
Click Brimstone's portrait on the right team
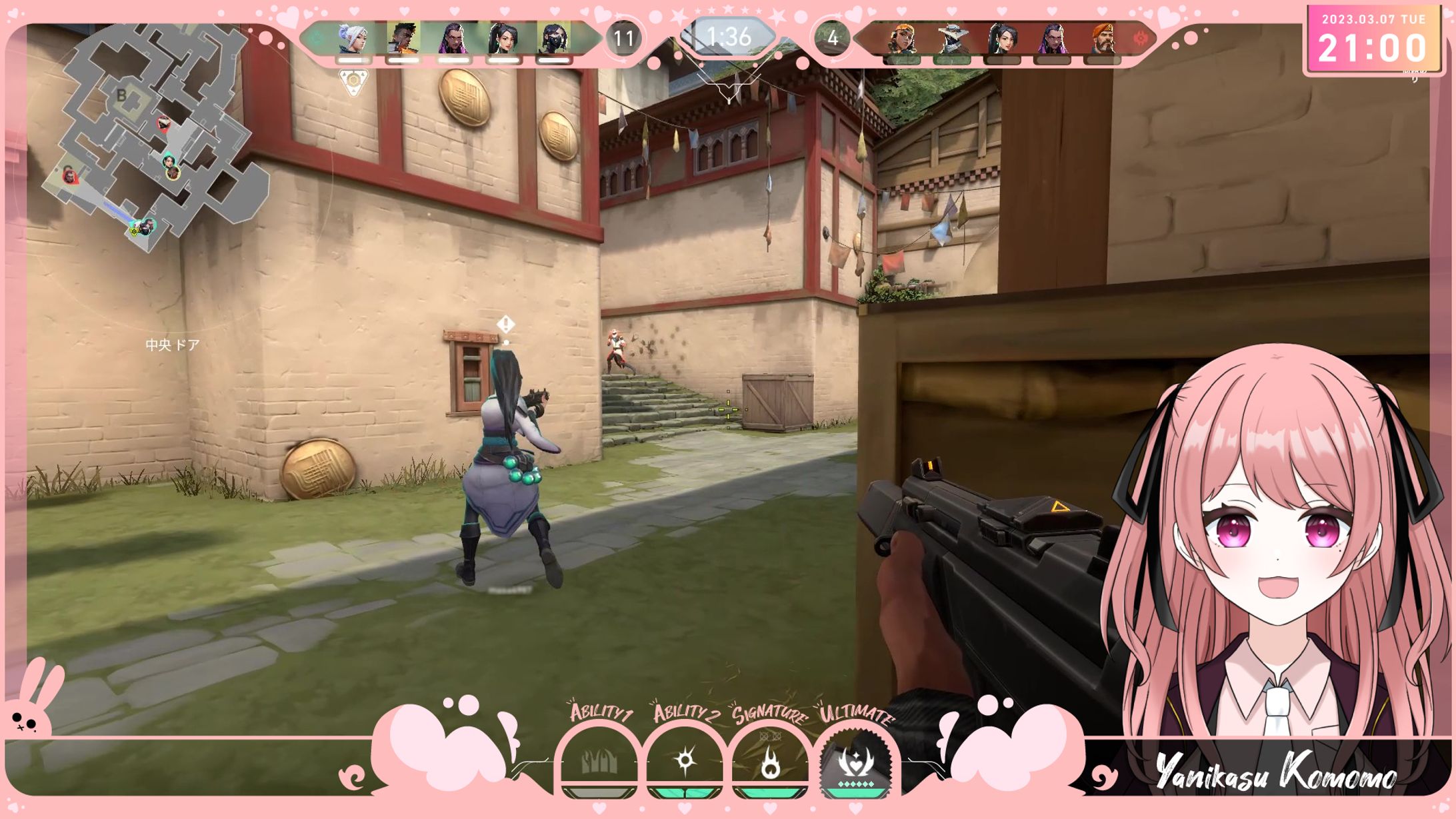(x=1103, y=39)
